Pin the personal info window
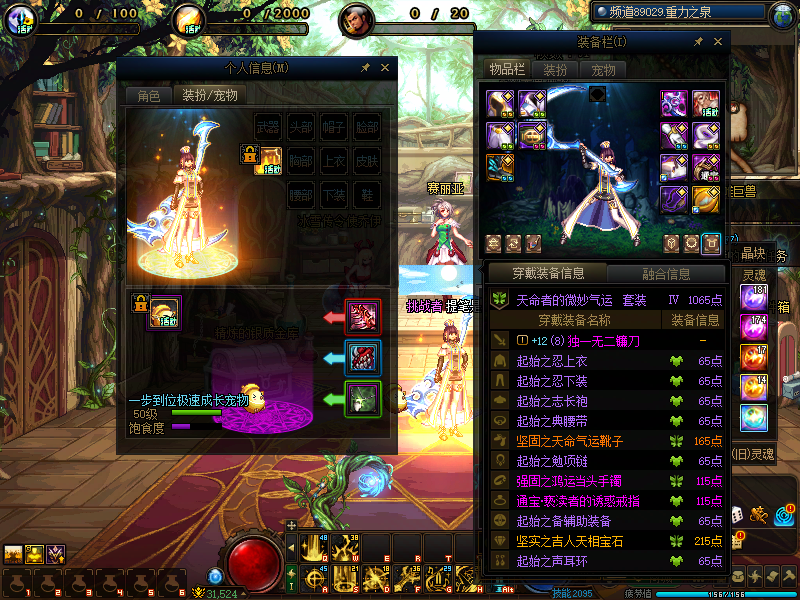Screen dimensions: 800x600 click(366, 68)
